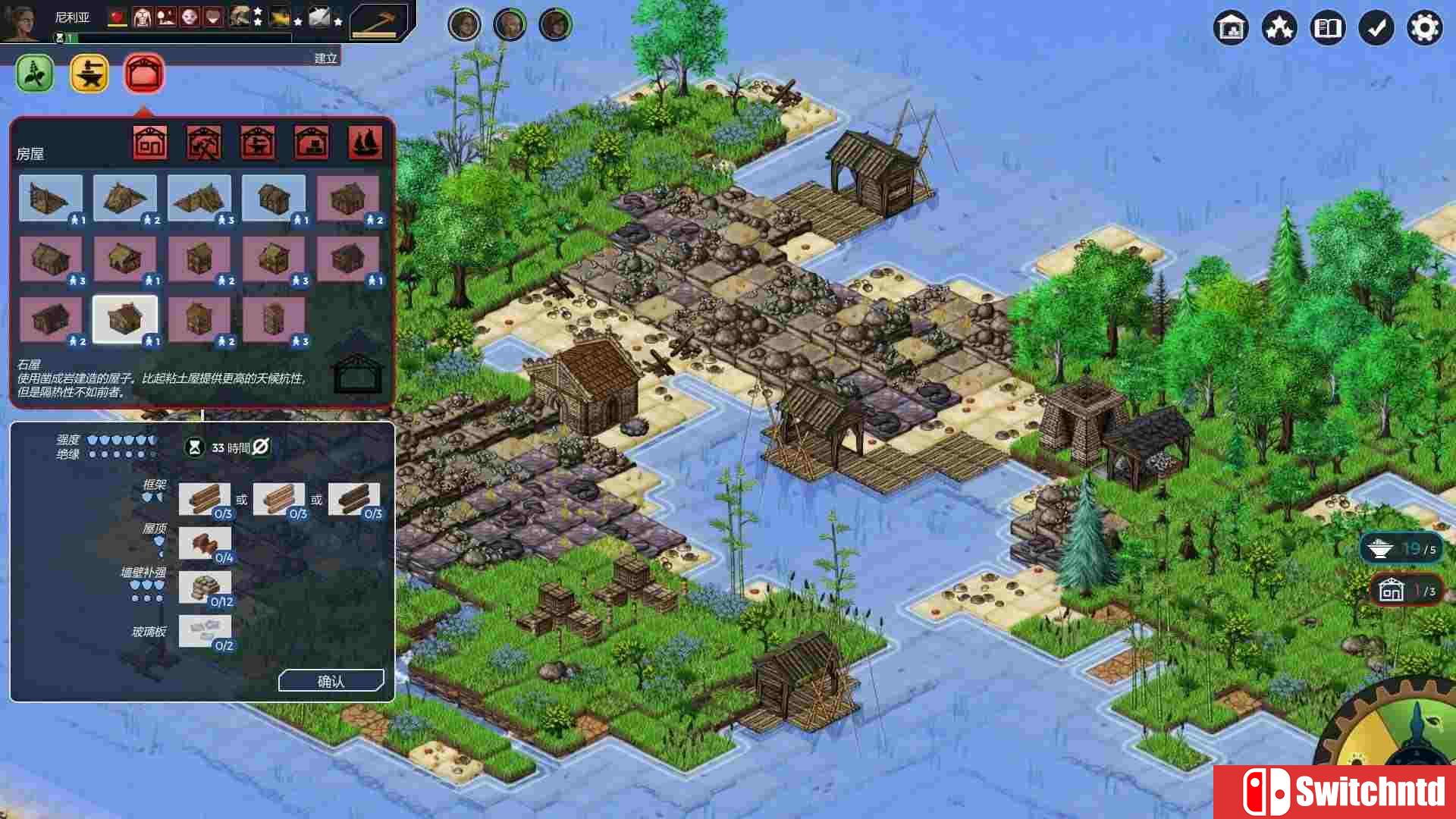This screenshot has height=819, width=1456.
Task: Select the boats category in the build panel
Action: 365,142
